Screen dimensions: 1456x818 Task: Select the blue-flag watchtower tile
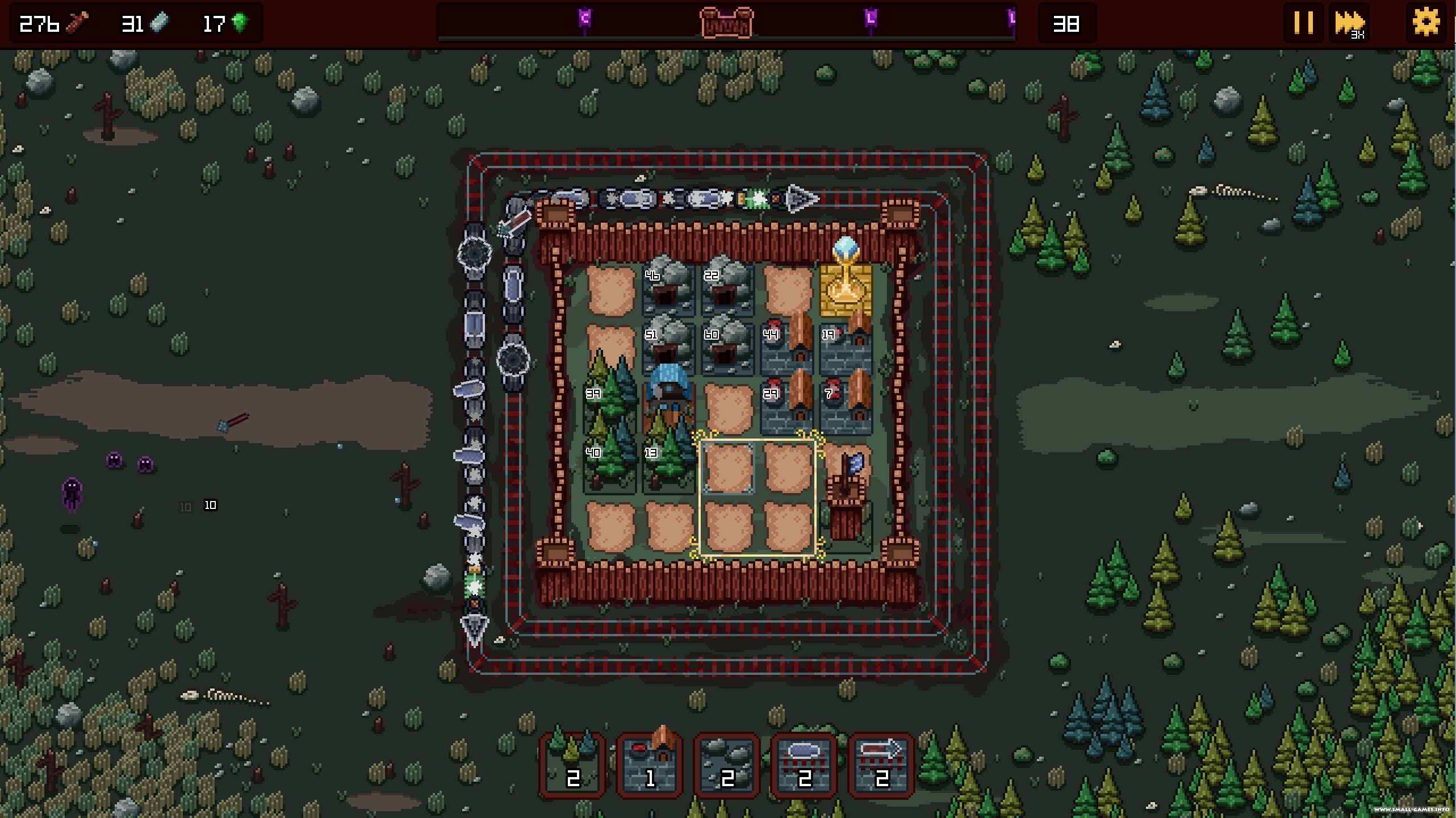pos(846,494)
